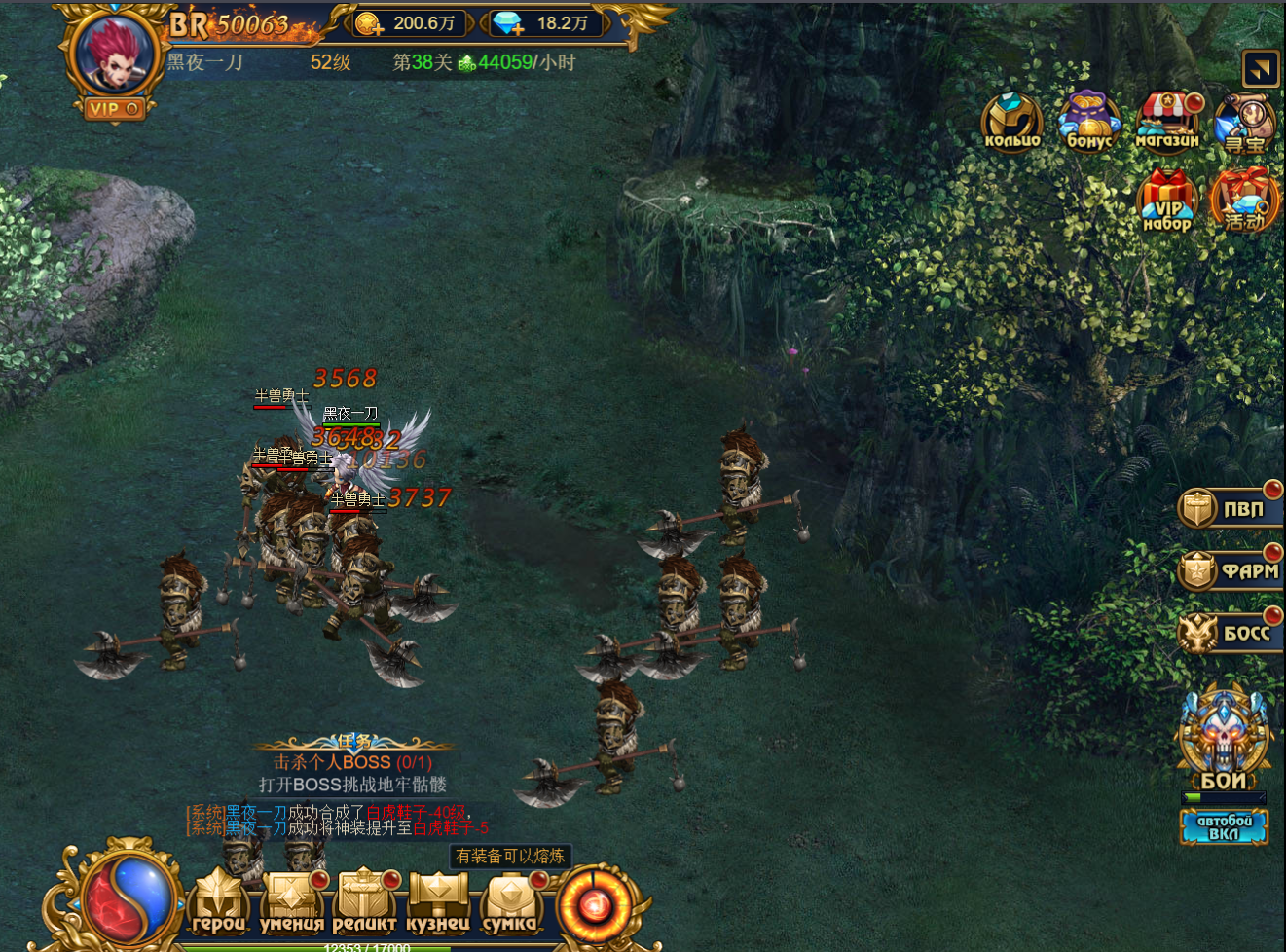
Task: Open the VIP набор pack
Action: point(1167,201)
